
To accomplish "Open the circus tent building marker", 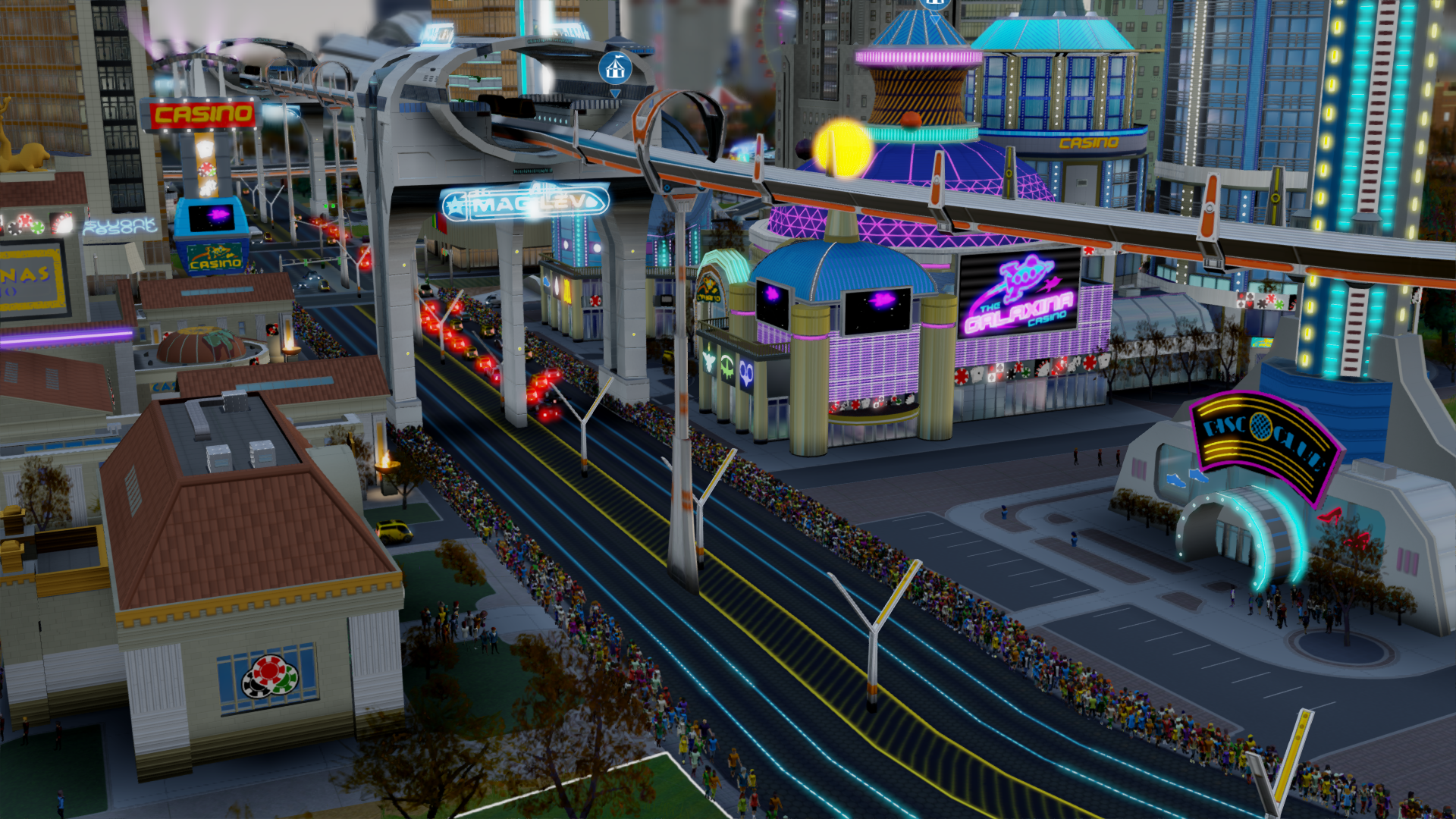I will tap(615, 69).
